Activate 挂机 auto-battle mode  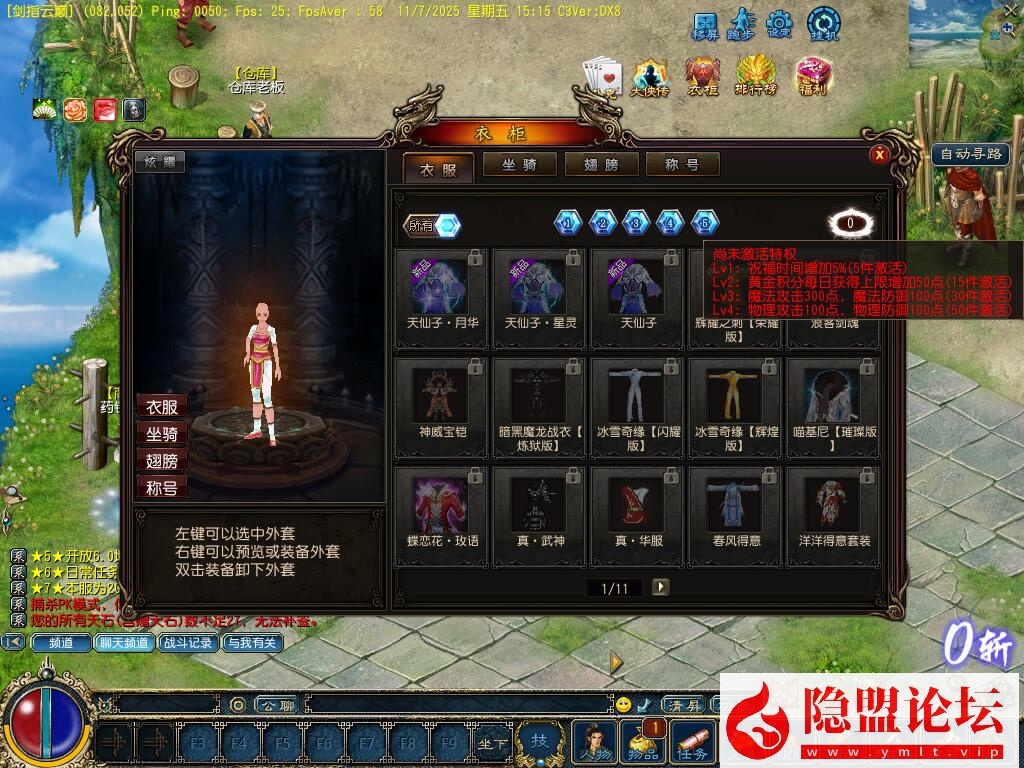coord(824,24)
